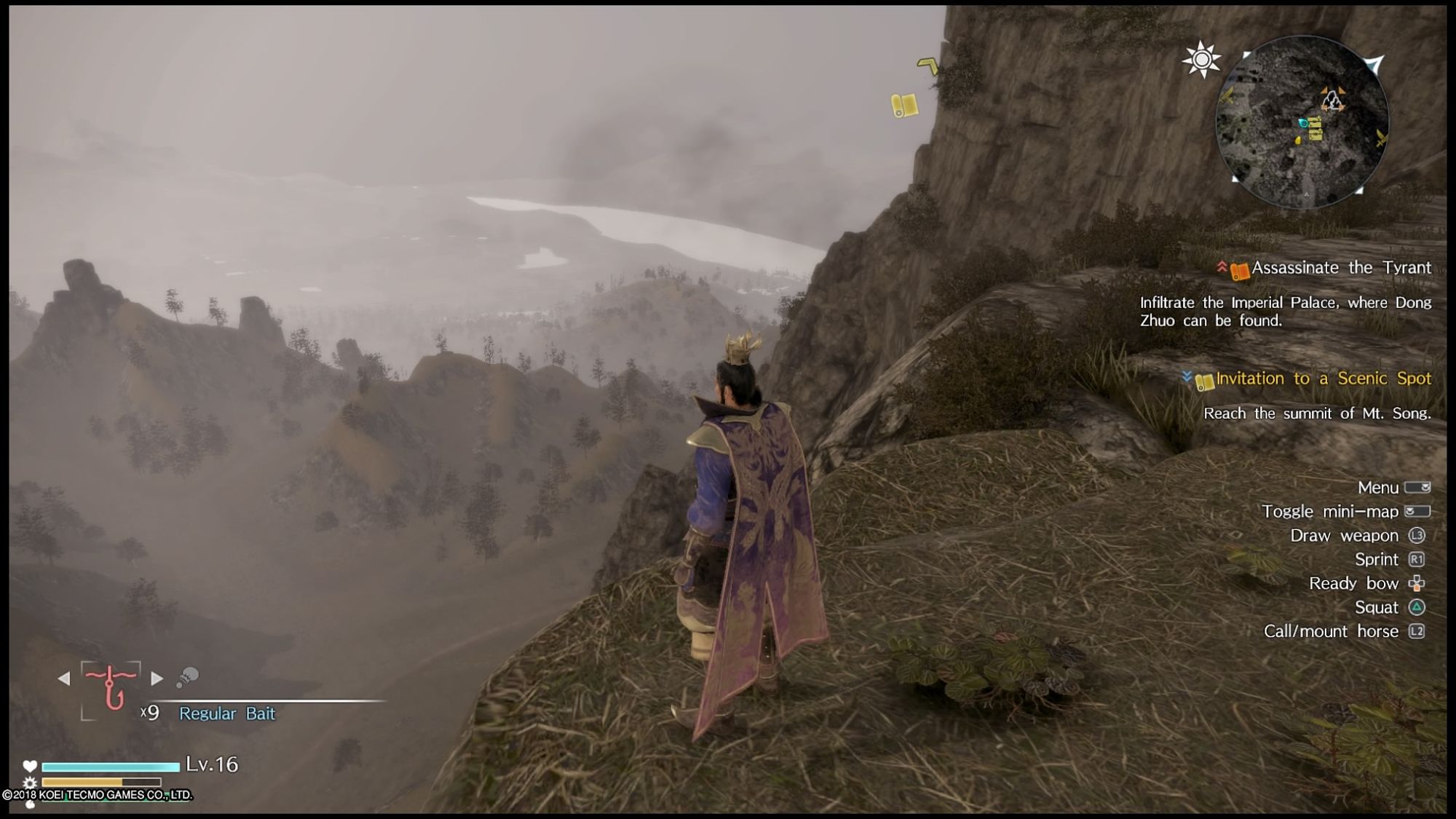Screen dimensions: 1456x819
Task: Cycle to the previous item with left arrow
Action: coord(64,678)
